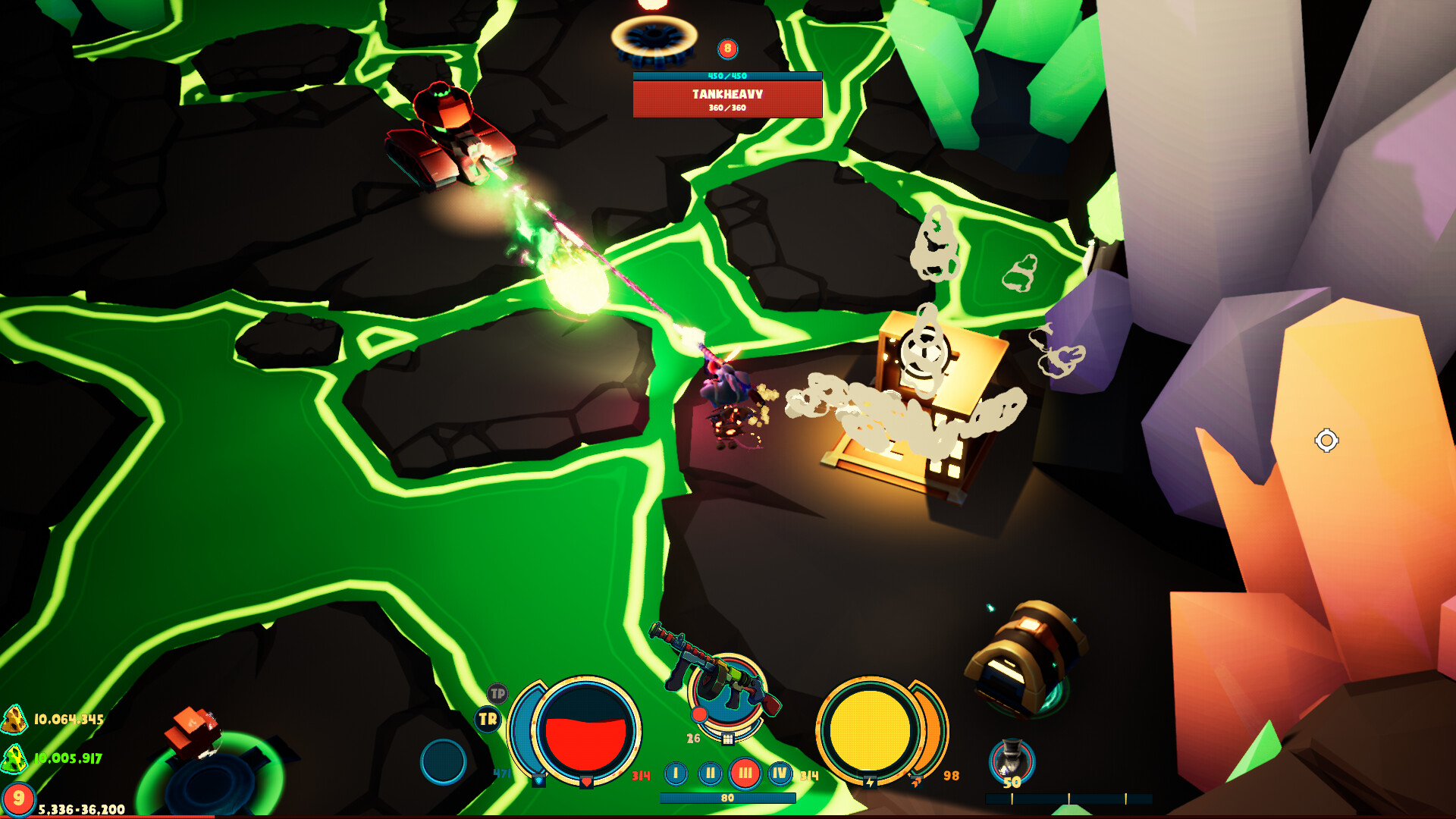1456x819 pixels.
Task: Toggle the TR badge
Action: tap(487, 718)
